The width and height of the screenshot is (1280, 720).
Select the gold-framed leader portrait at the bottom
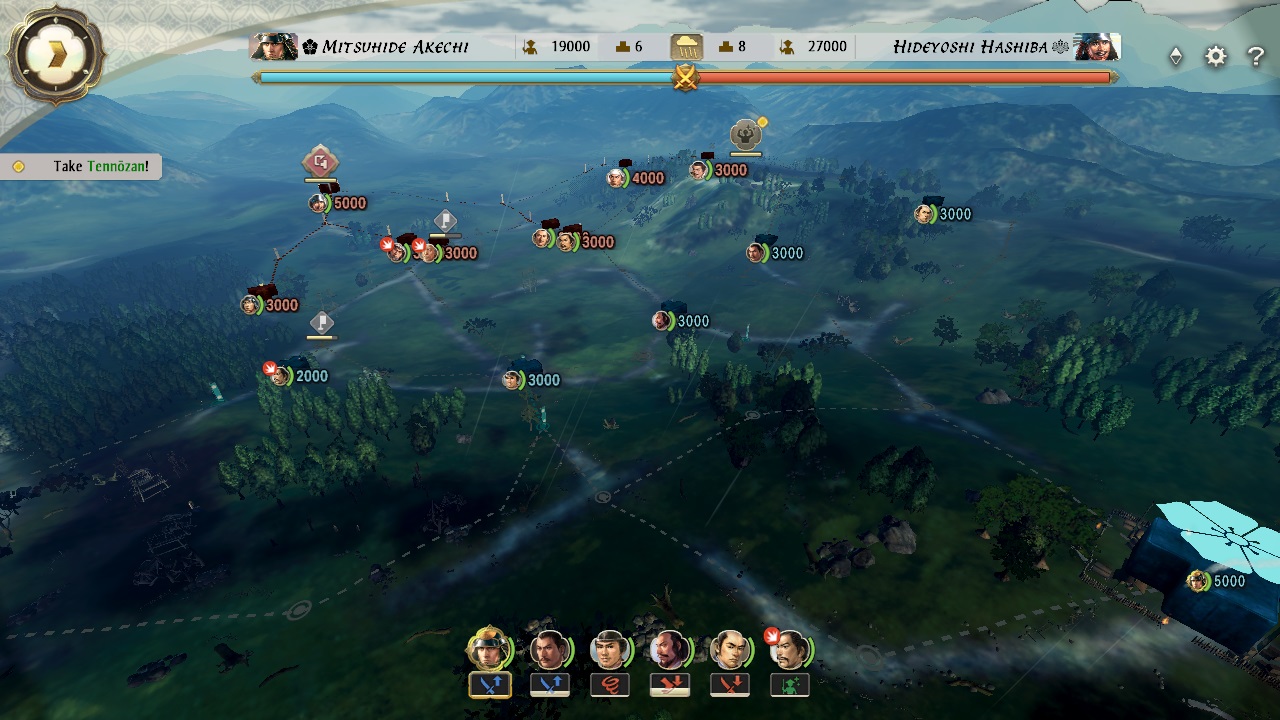click(x=489, y=648)
